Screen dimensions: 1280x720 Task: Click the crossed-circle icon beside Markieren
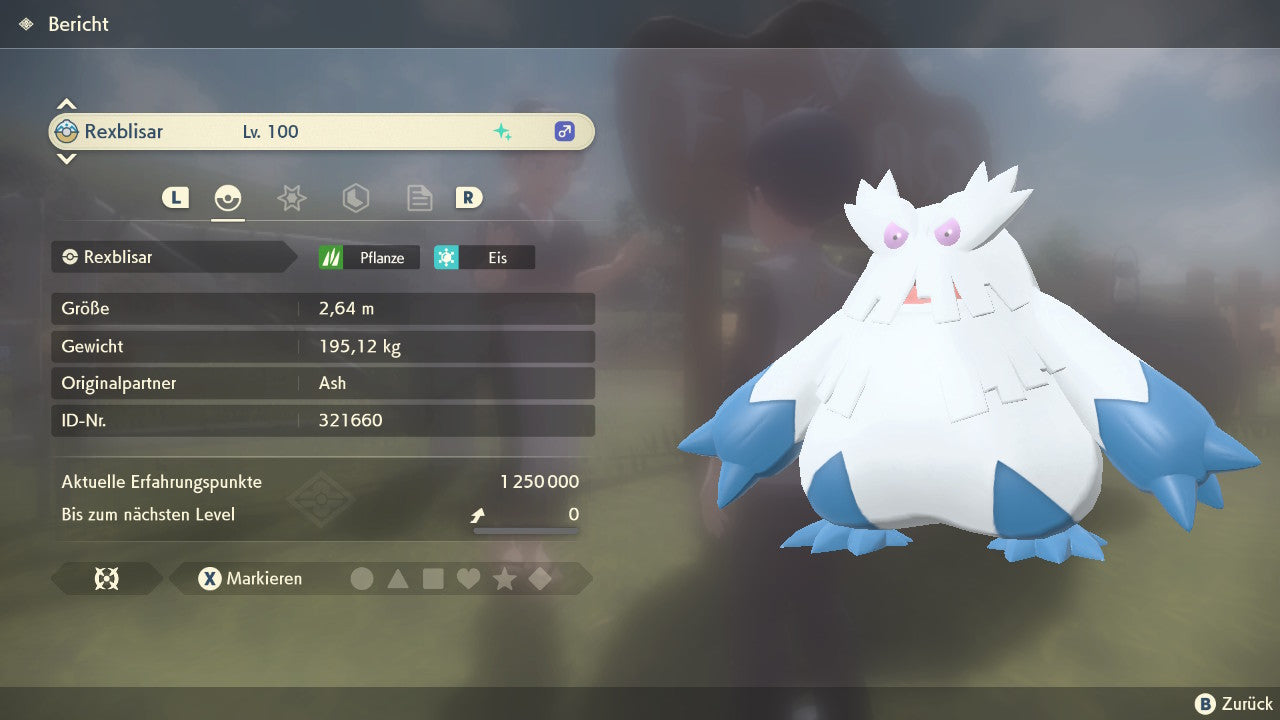pyautogui.click(x=106, y=578)
